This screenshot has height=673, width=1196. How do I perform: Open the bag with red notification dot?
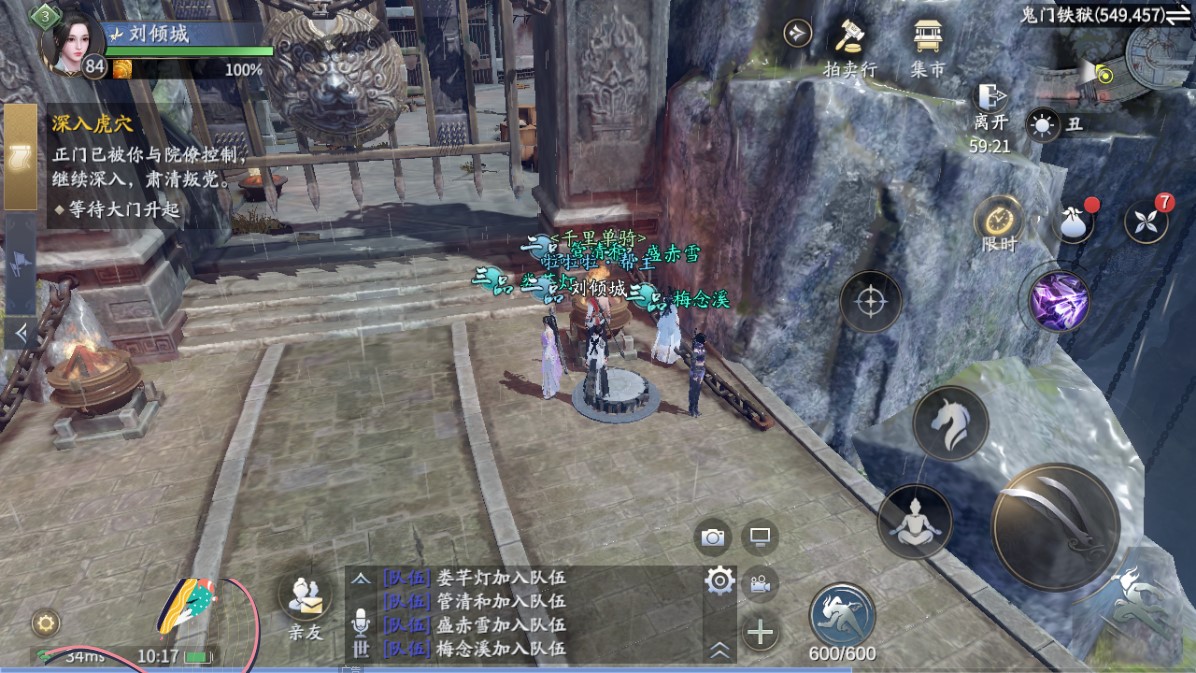[x=1074, y=222]
